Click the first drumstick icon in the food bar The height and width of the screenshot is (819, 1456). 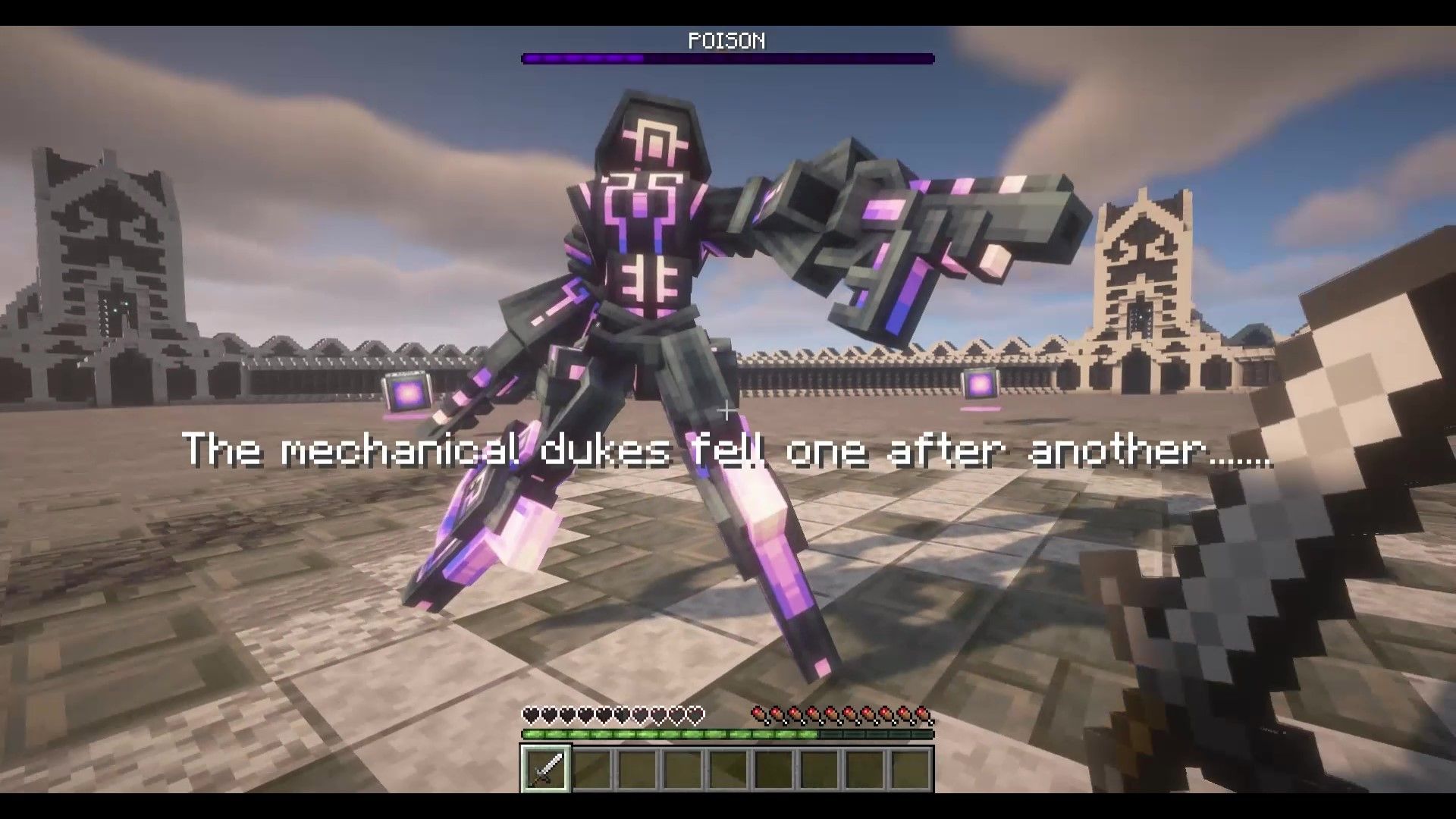[758, 714]
